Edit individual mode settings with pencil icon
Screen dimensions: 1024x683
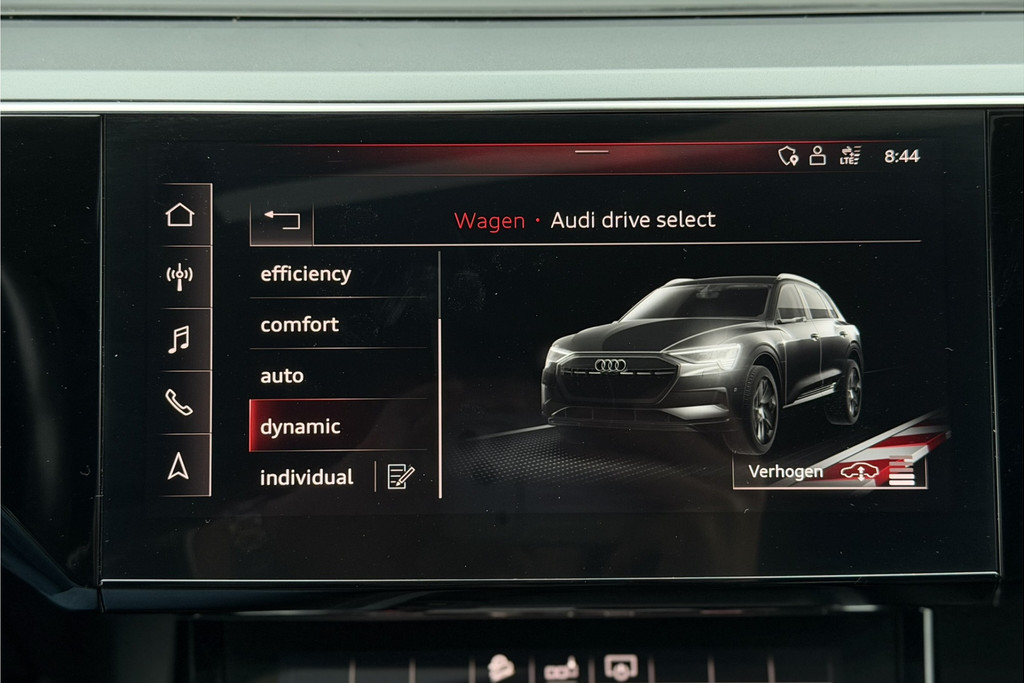(x=401, y=477)
